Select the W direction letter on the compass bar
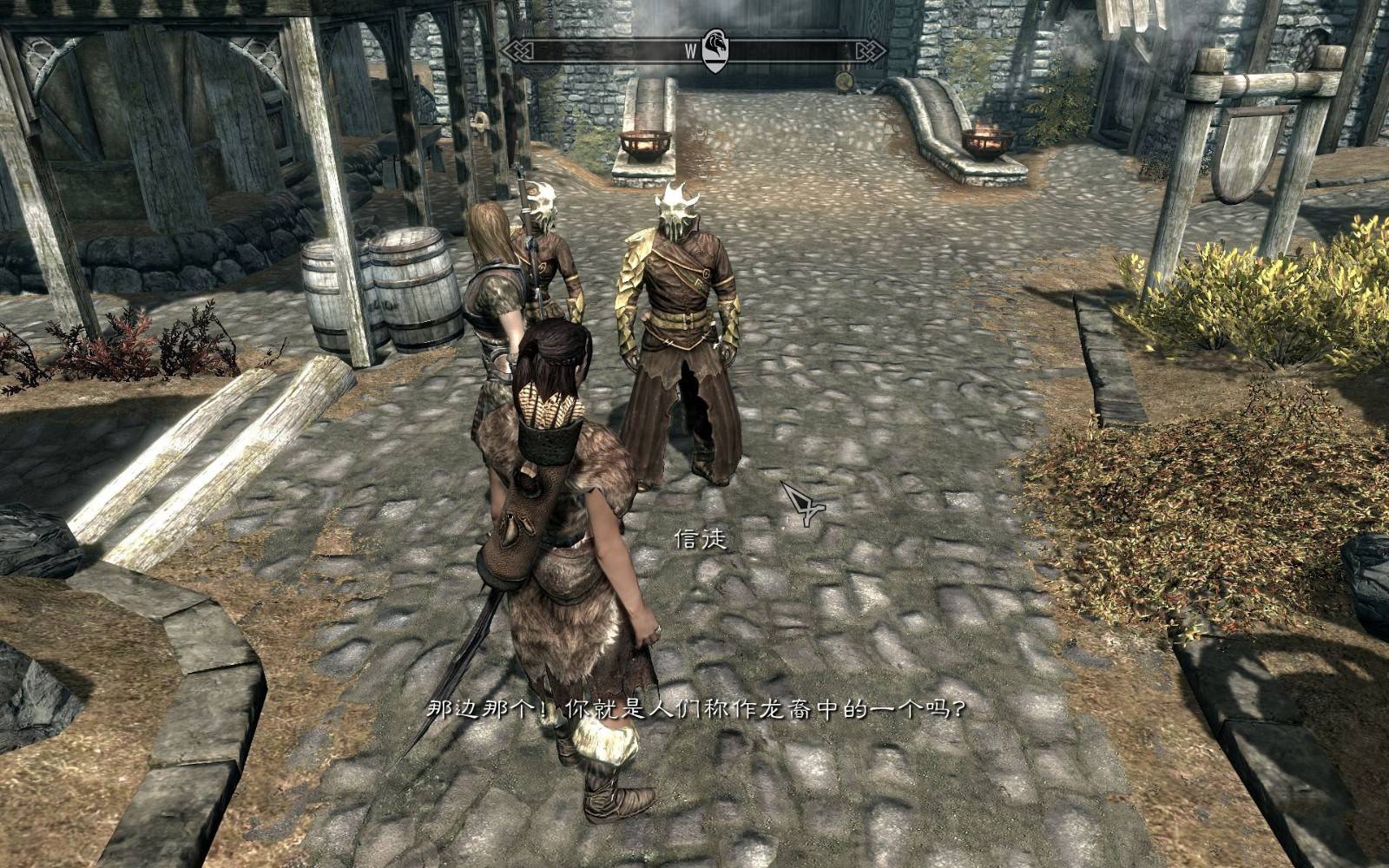Screen dimensions: 1389x868 point(690,51)
